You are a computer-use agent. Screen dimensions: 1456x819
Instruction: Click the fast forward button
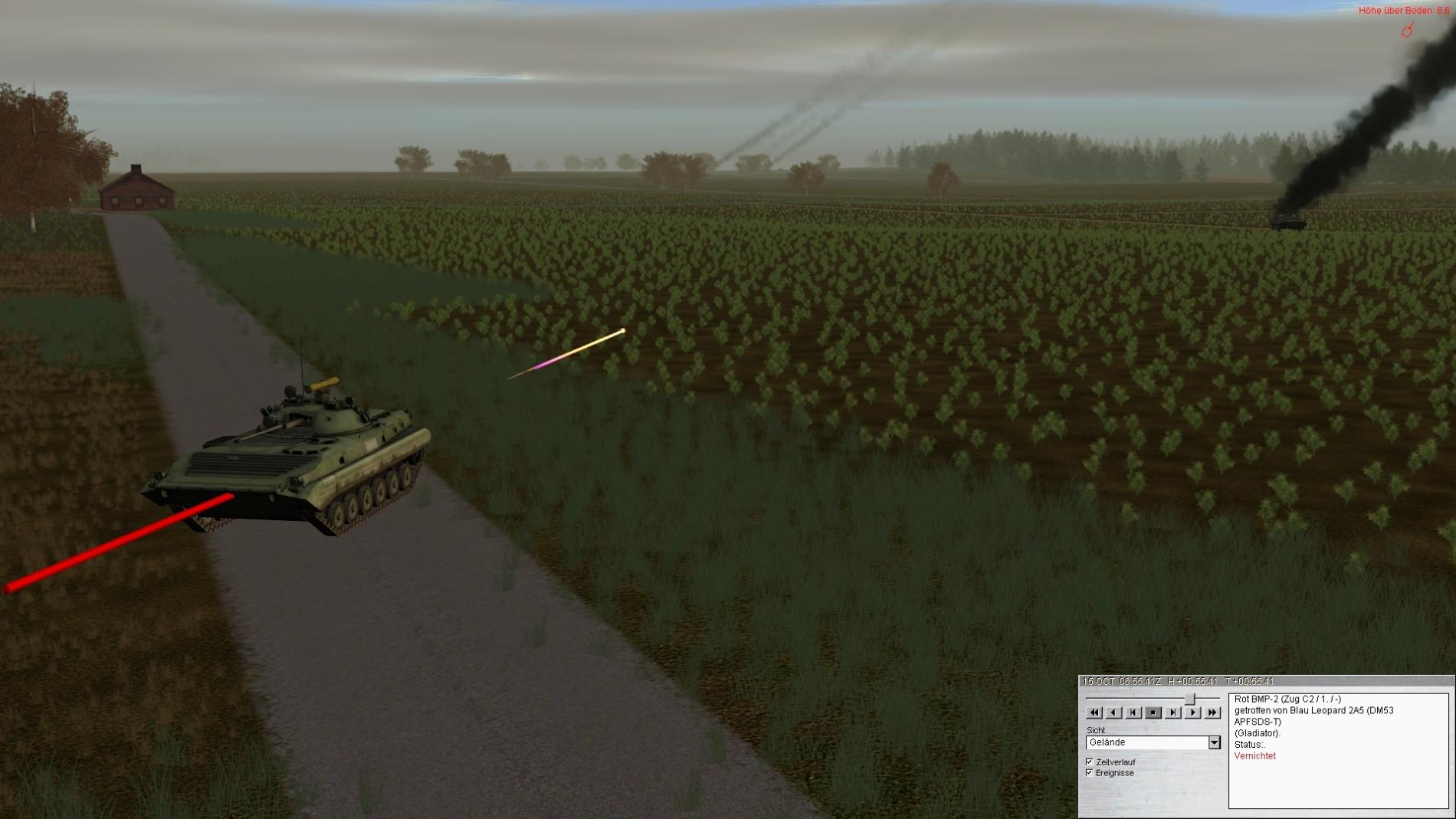1212,713
